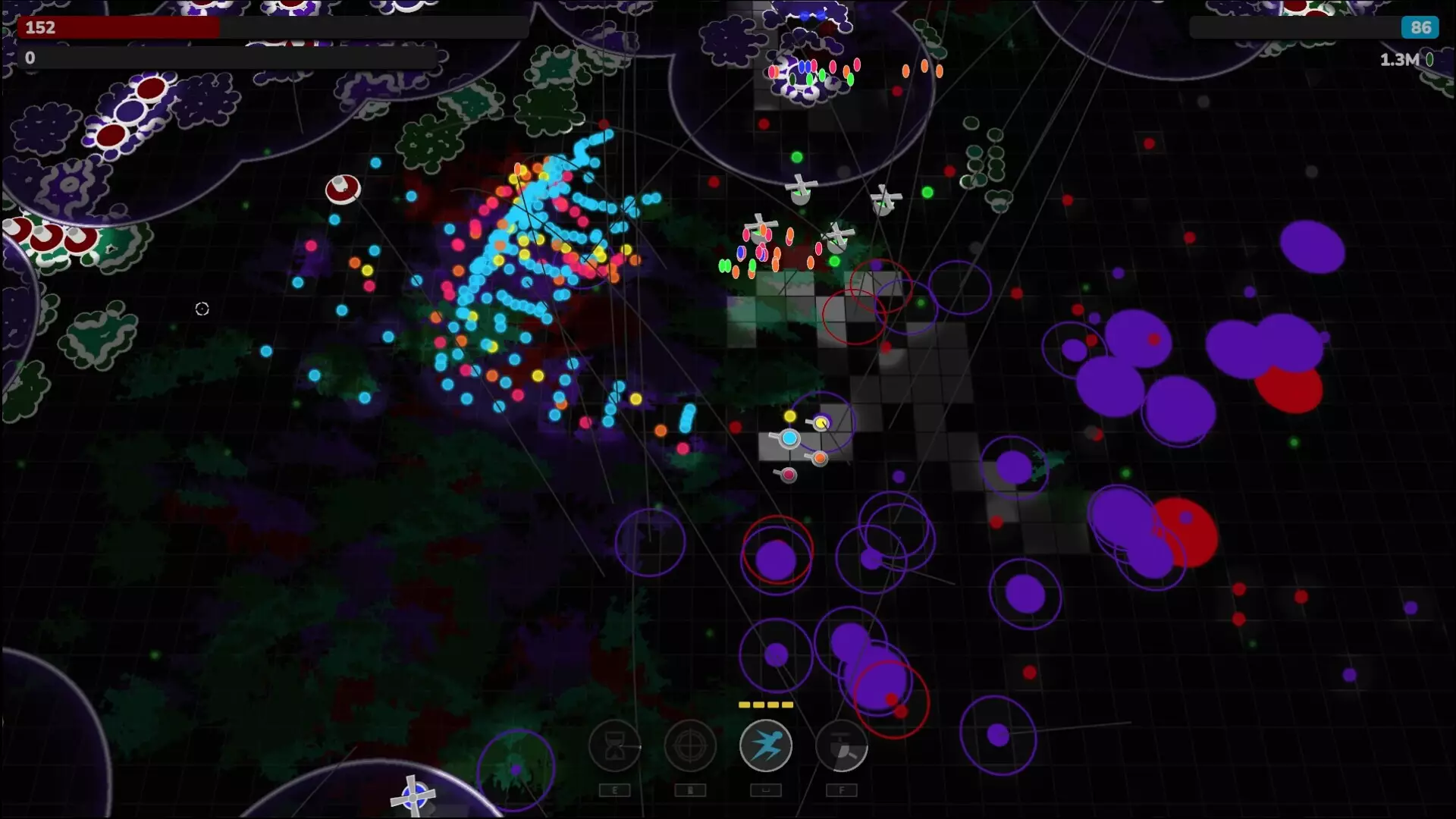The width and height of the screenshot is (1456, 819).
Task: Toggle the F keybind slot
Action: point(842,790)
